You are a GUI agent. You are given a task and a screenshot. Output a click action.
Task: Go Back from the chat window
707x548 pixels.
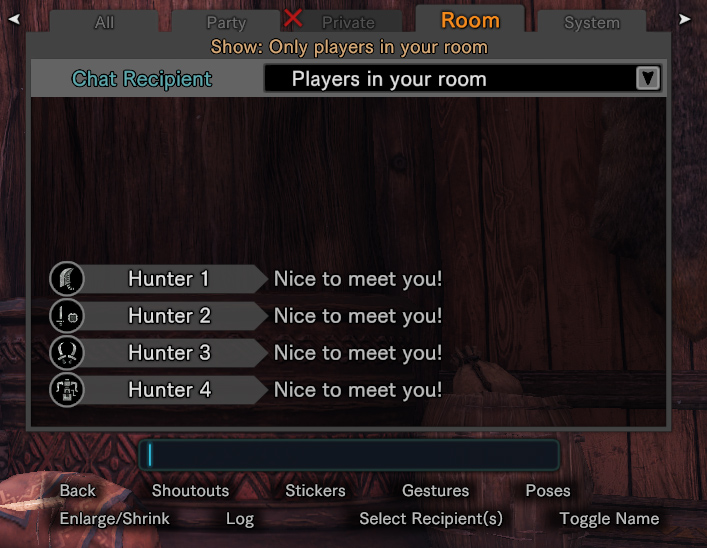tap(77, 491)
